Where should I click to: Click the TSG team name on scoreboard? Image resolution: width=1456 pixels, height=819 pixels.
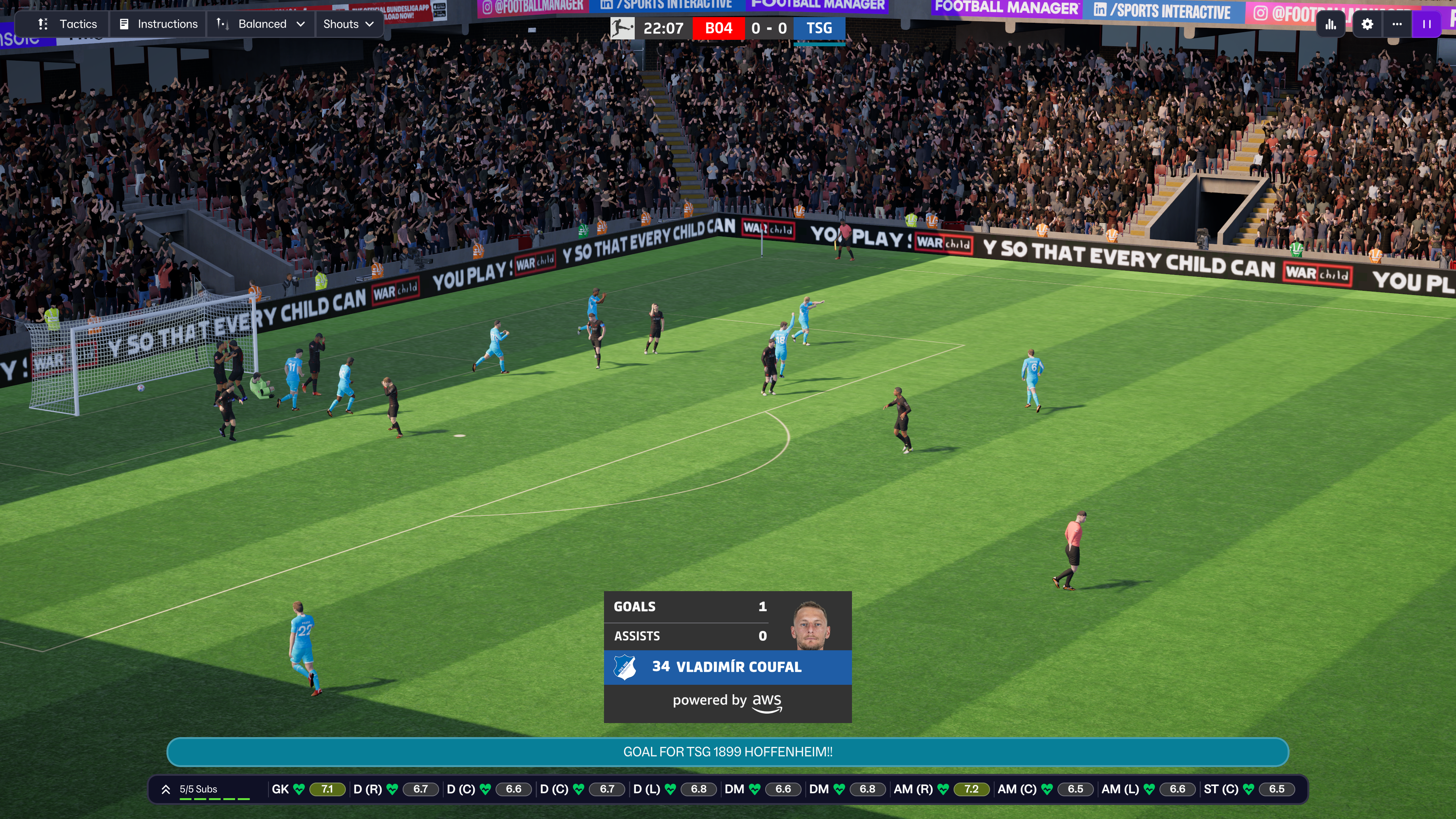pyautogui.click(x=819, y=28)
